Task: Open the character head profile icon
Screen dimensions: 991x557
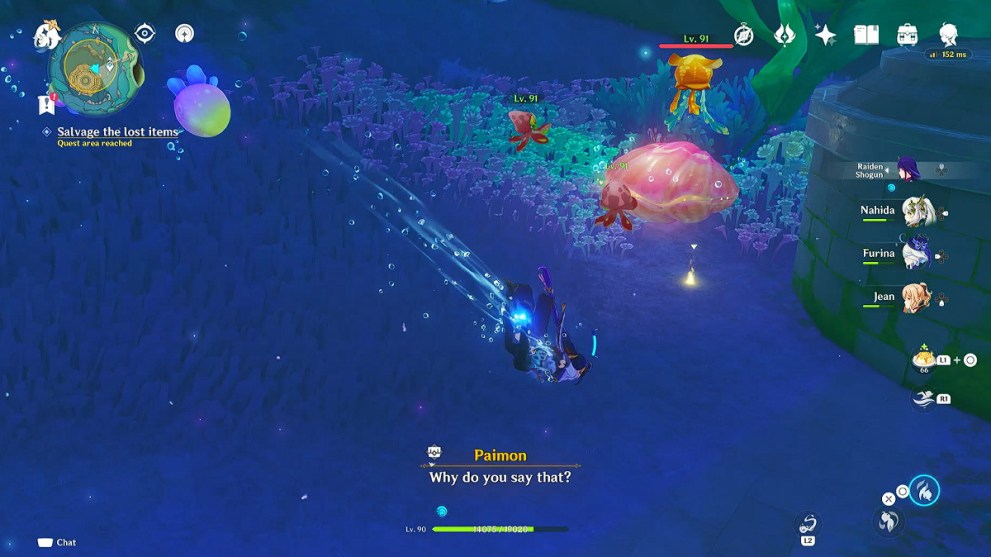Action: [x=948, y=35]
